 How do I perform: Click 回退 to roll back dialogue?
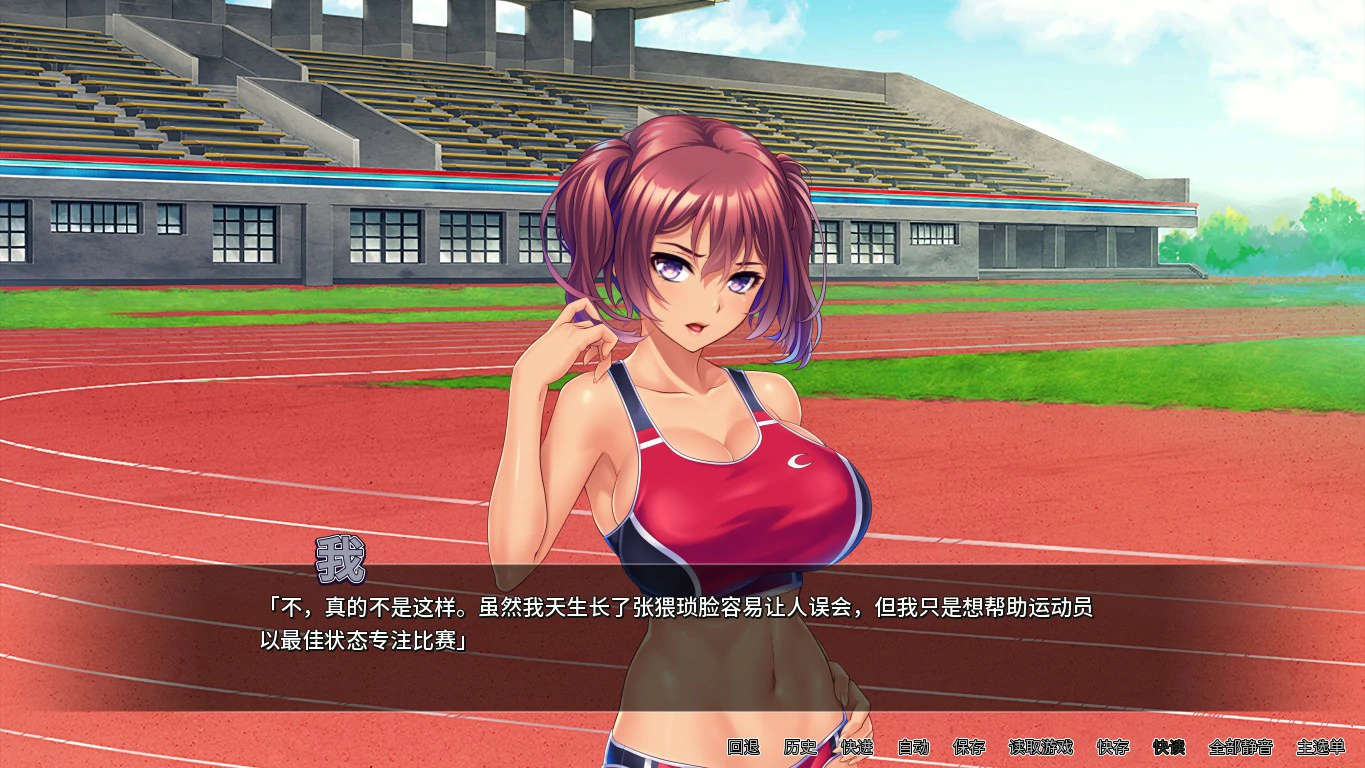coord(744,747)
